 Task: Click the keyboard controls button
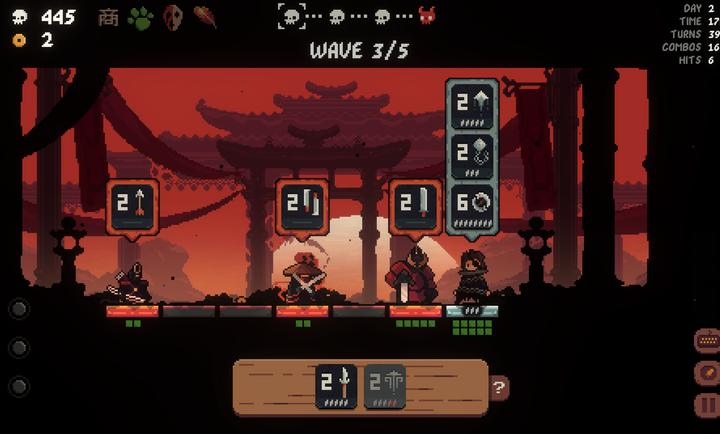tap(707, 341)
